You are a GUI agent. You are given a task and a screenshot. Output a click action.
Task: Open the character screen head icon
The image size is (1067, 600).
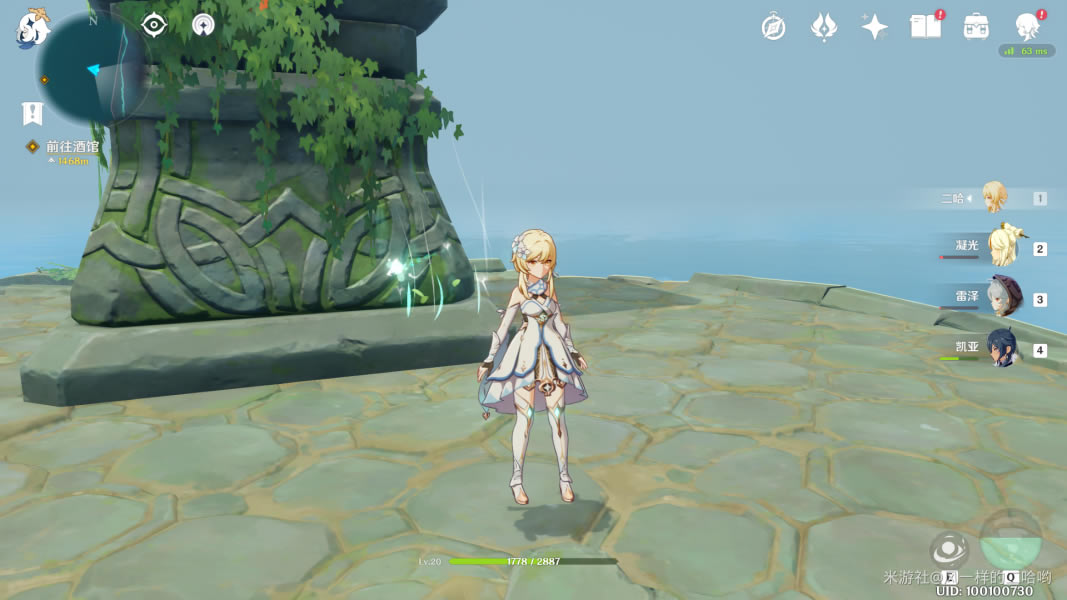1027,26
